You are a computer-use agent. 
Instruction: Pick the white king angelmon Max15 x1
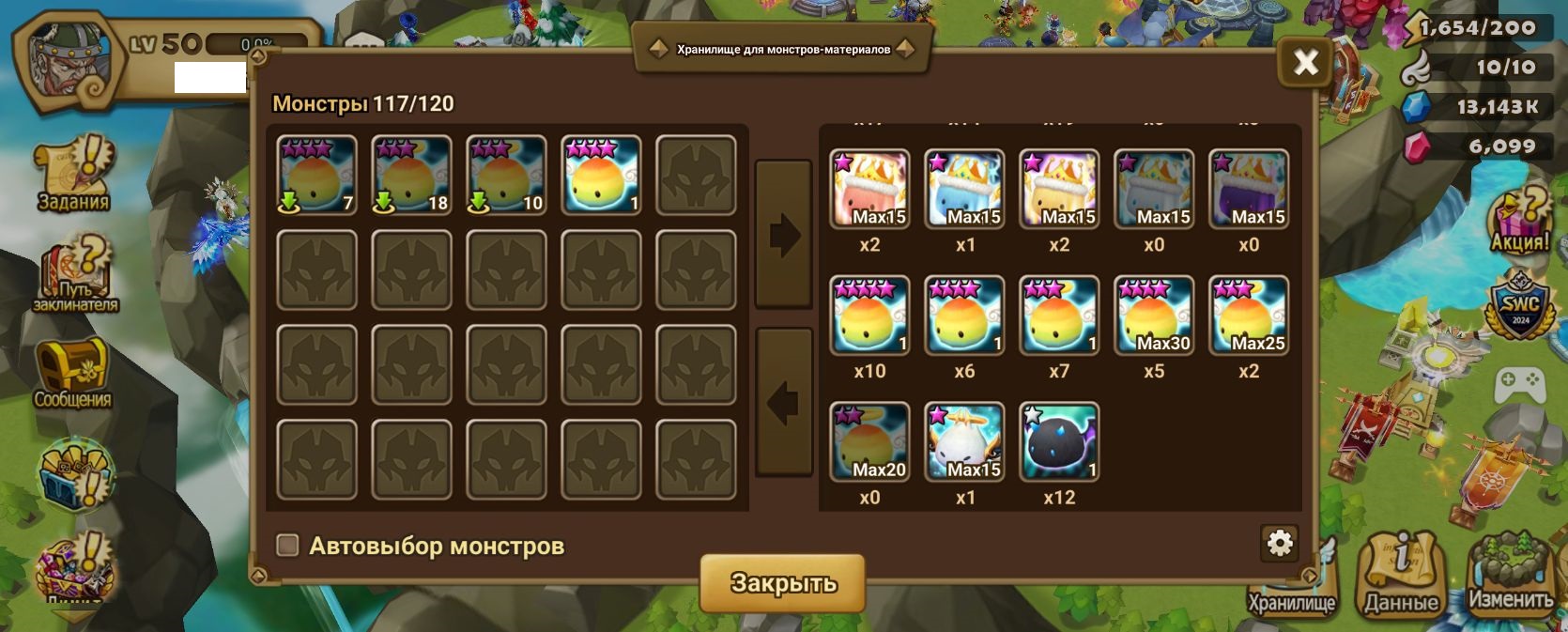pos(964,441)
